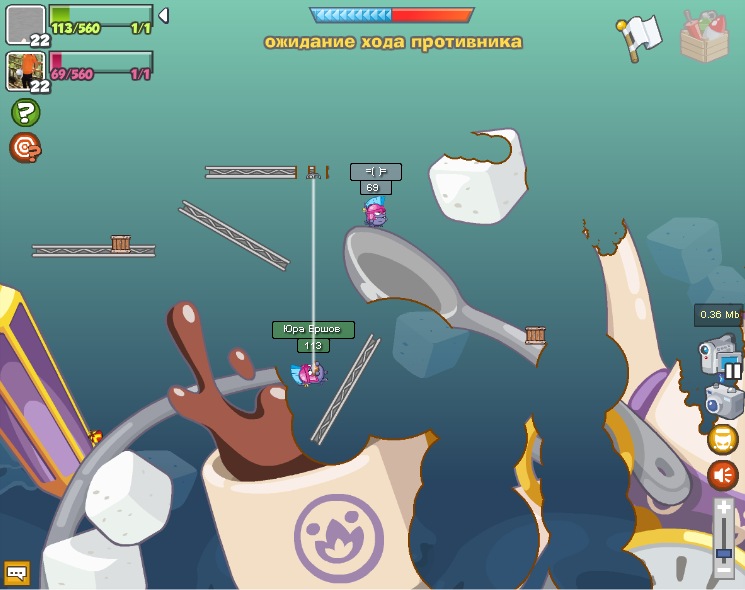Click the blue zoom slider handle
745x590 pixels.
pos(724,552)
